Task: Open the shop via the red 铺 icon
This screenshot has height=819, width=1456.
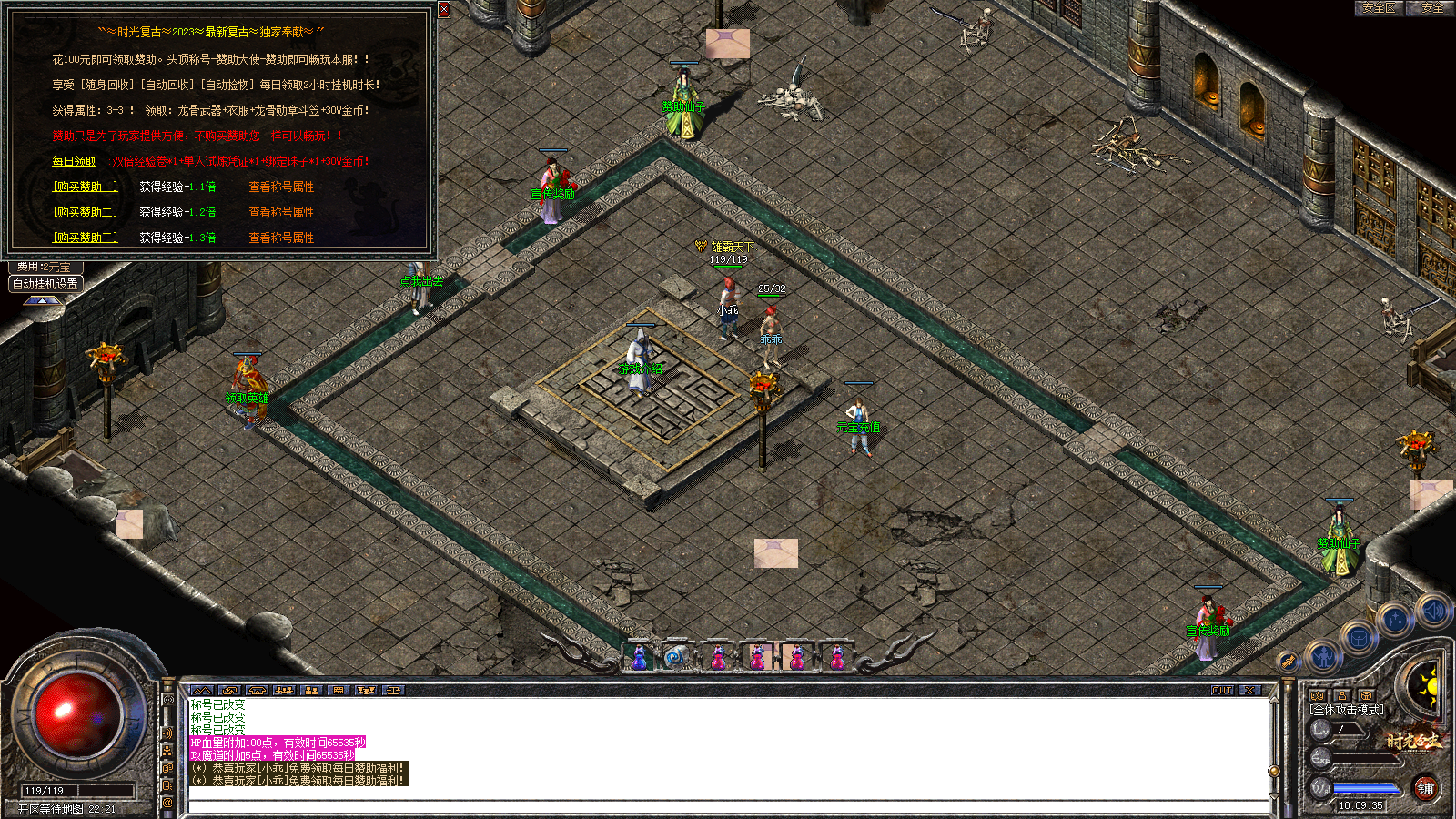Action: point(1427,790)
